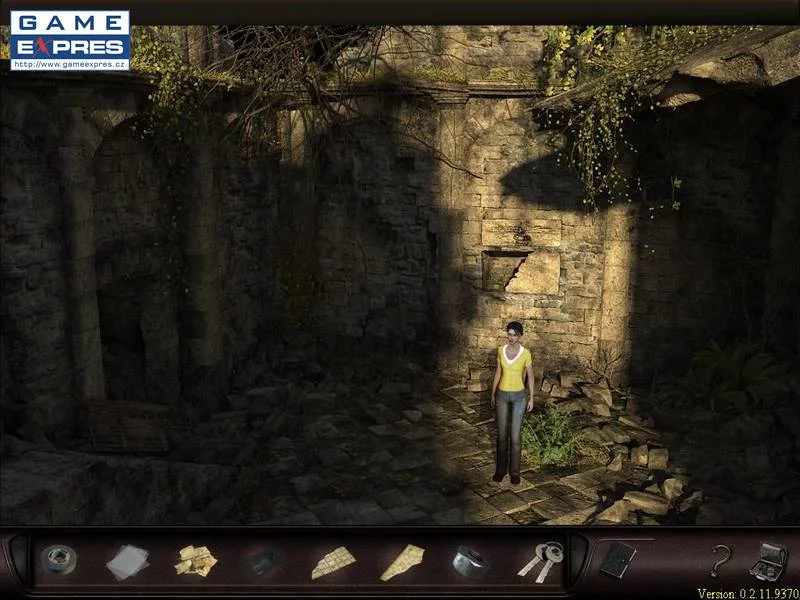Select the duct tape roll in inventory
Screen dimensions: 800x600
pos(58,560)
